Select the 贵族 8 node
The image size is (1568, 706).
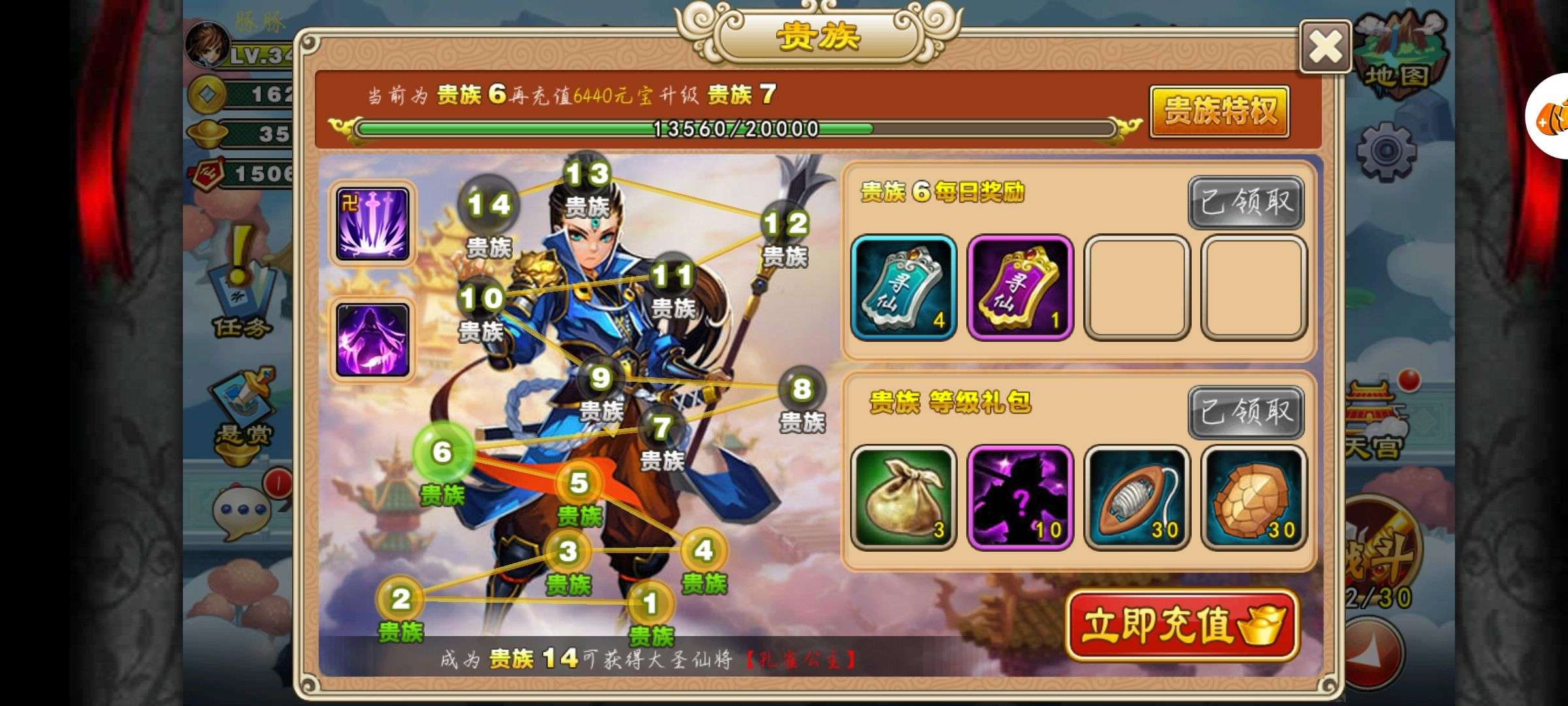(x=802, y=390)
